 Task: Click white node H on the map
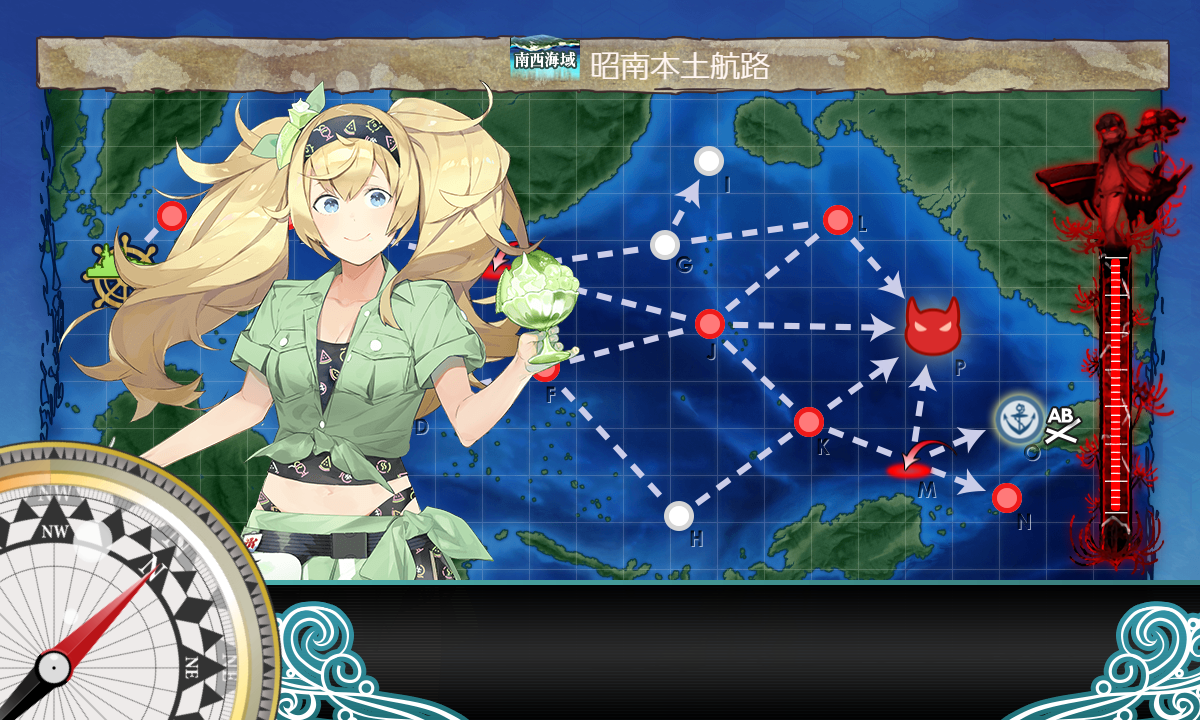[x=679, y=516]
